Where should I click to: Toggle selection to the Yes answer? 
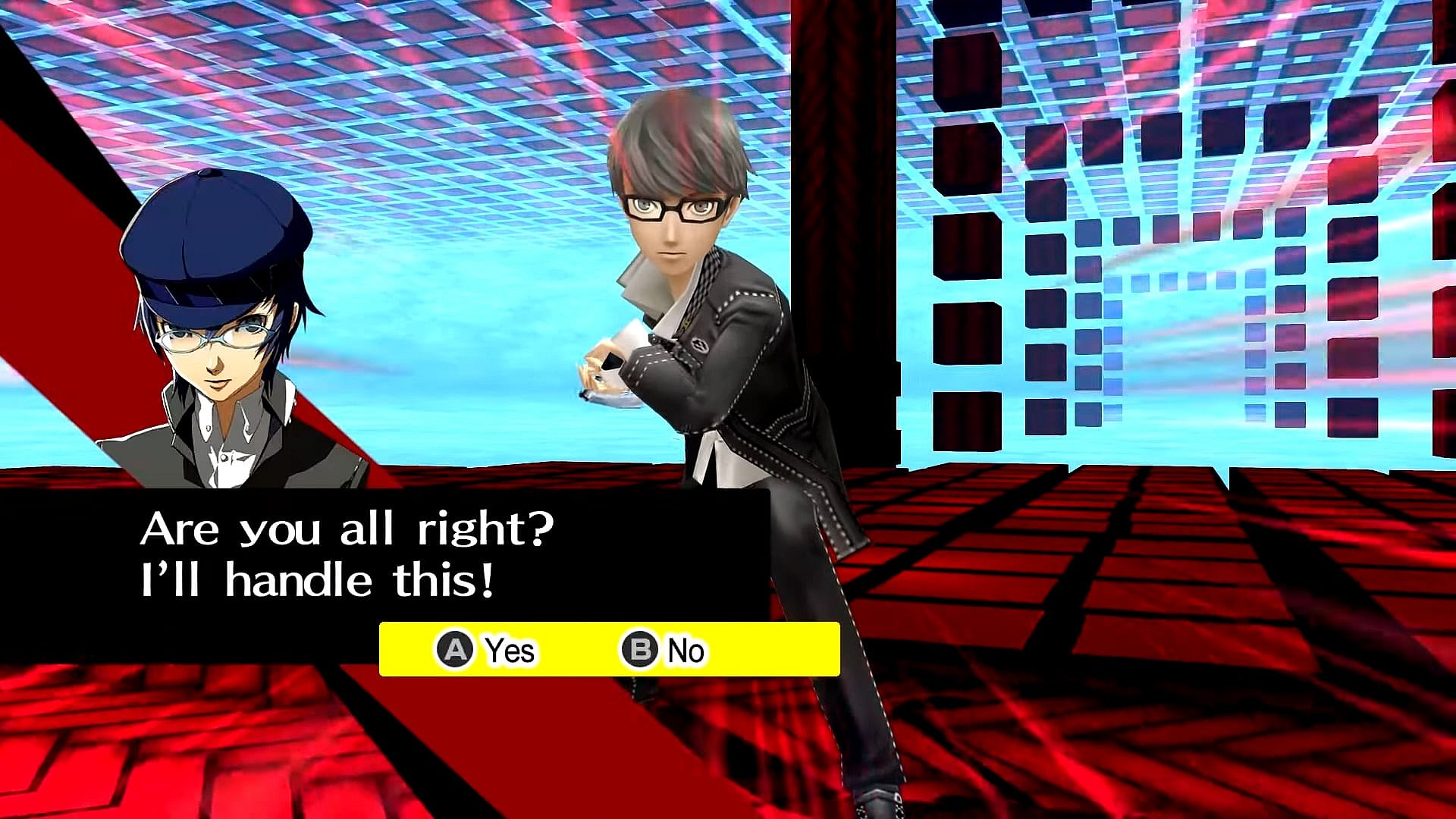(x=491, y=650)
